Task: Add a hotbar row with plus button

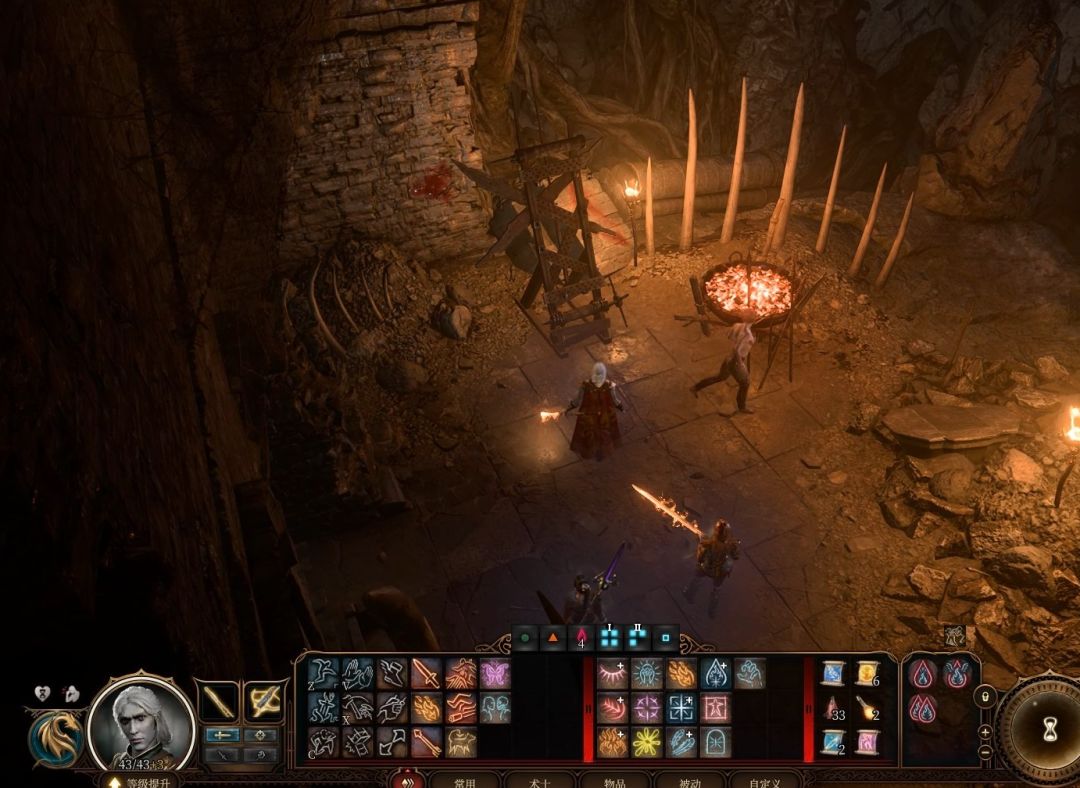Action: [985, 731]
